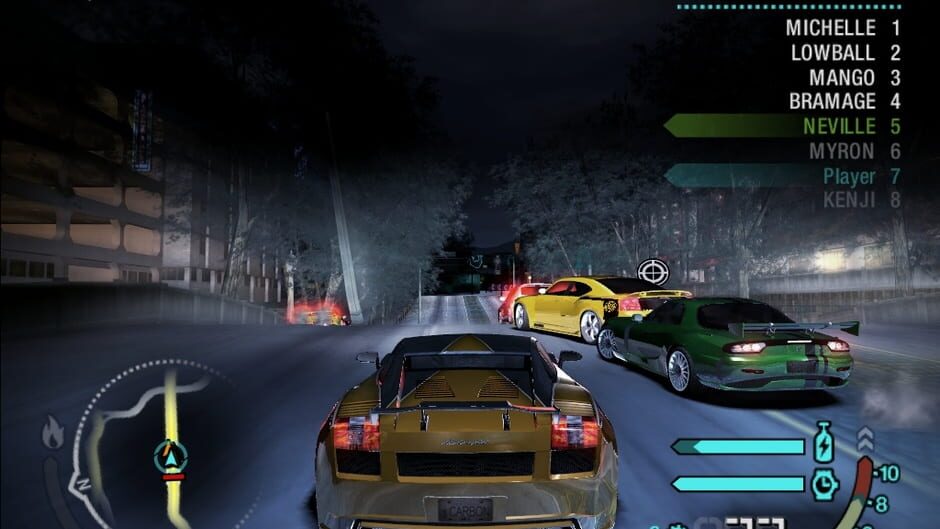
Task: Click the nitrous bottle icon
Action: pyautogui.click(x=824, y=442)
